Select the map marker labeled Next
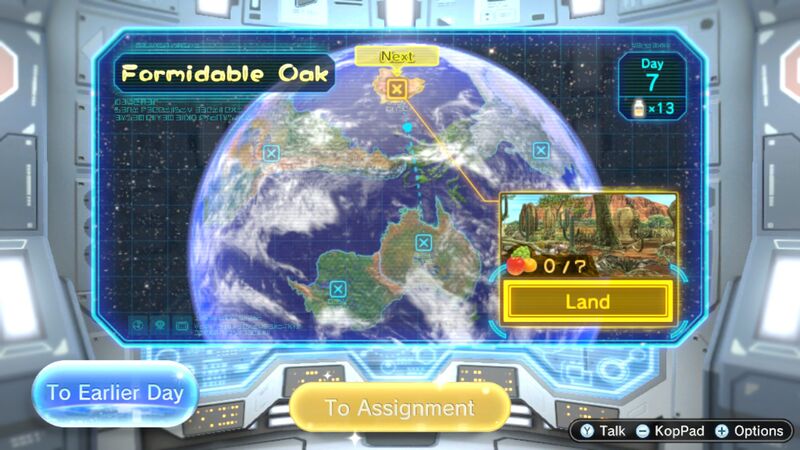 click(x=397, y=89)
